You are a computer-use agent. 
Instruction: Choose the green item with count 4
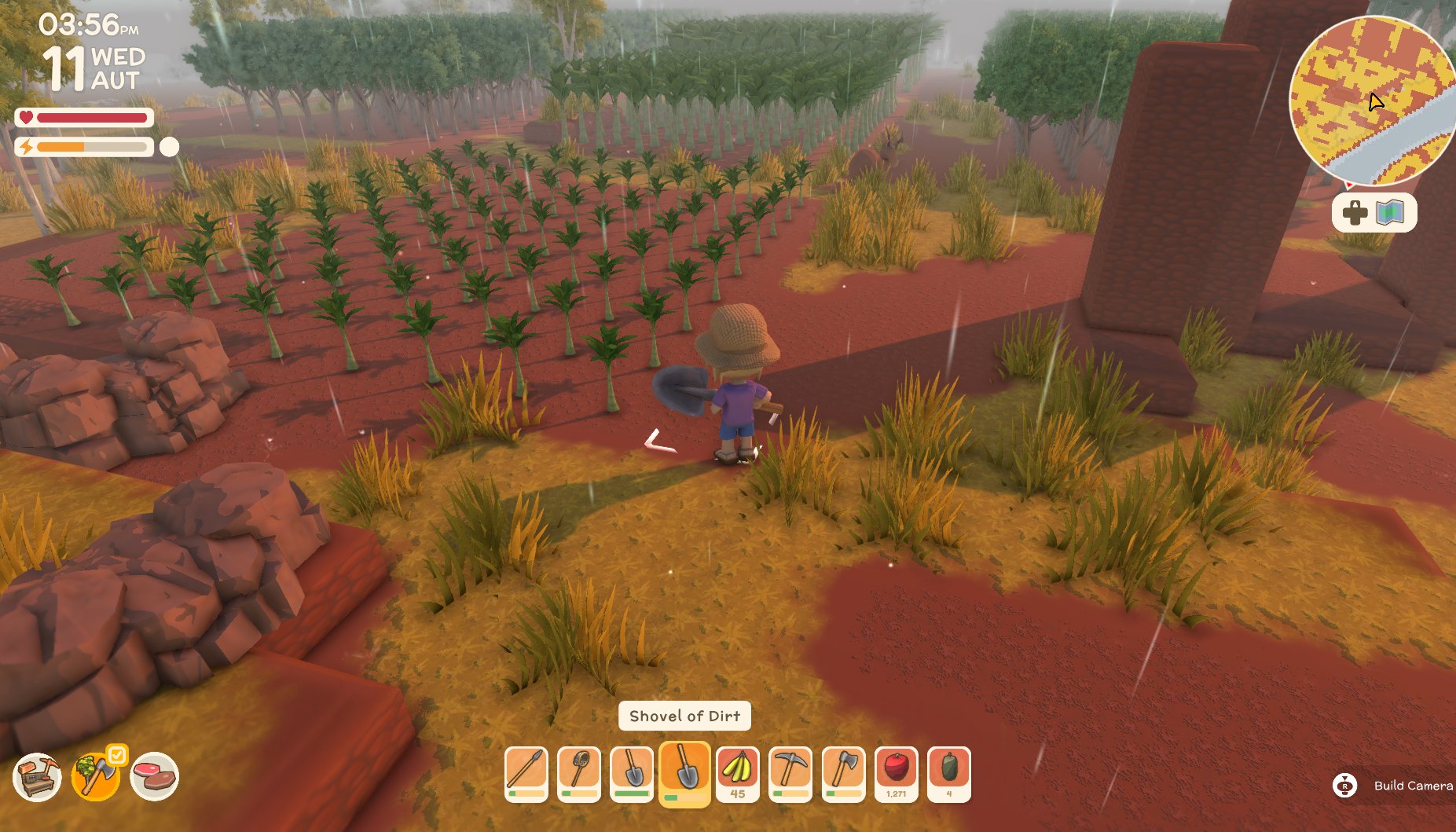[949, 773]
